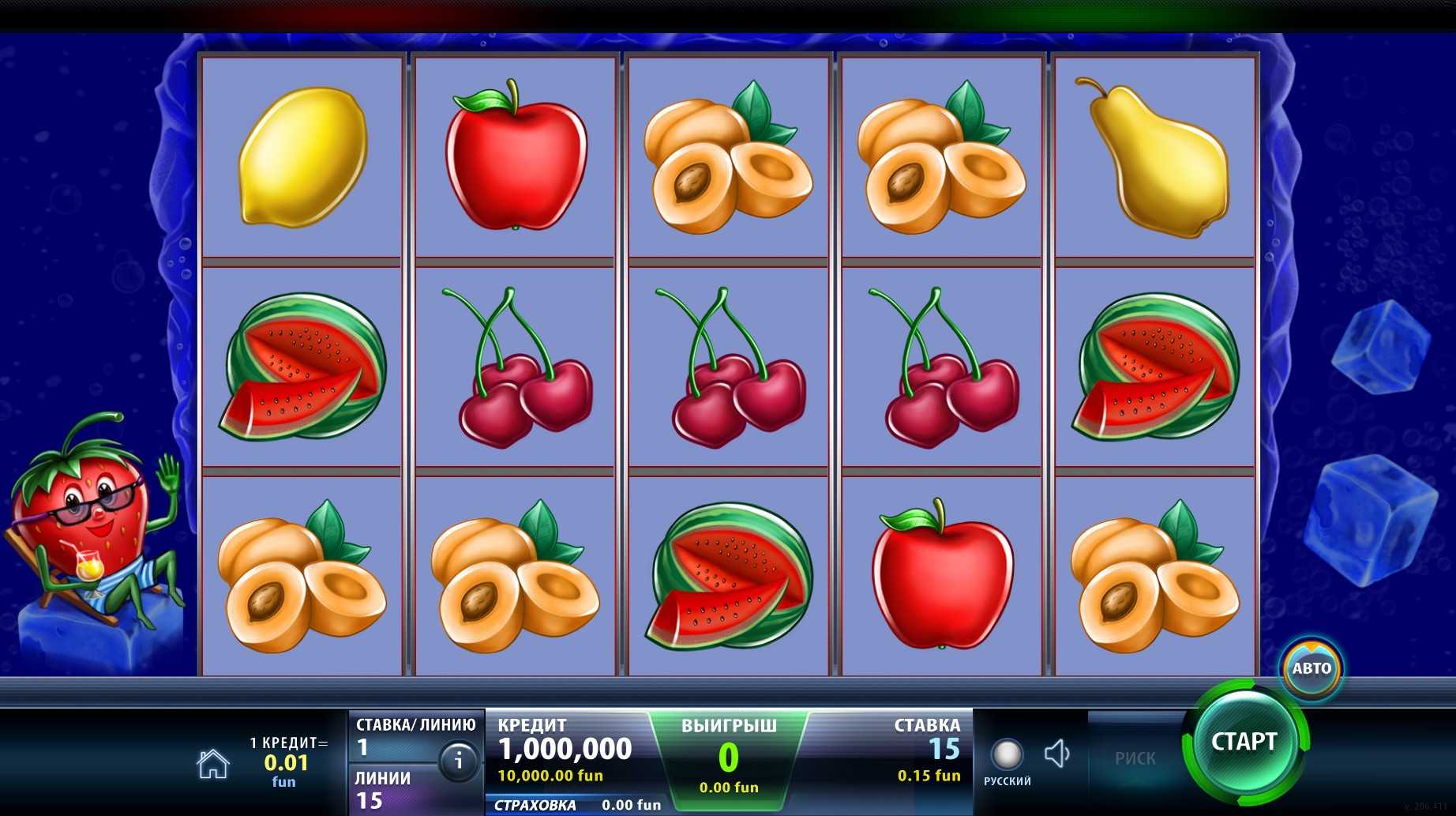Open the РИСК gamble feature

(1135, 758)
